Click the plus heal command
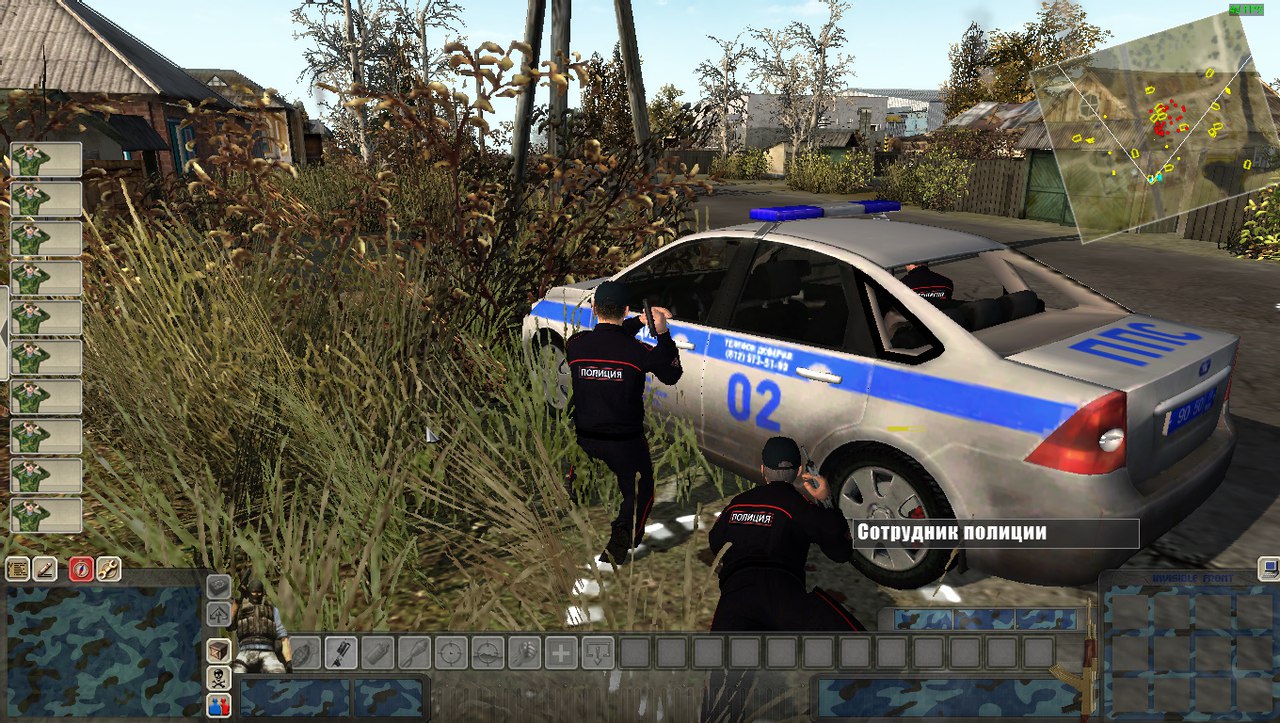1280x723 pixels. coord(560,653)
